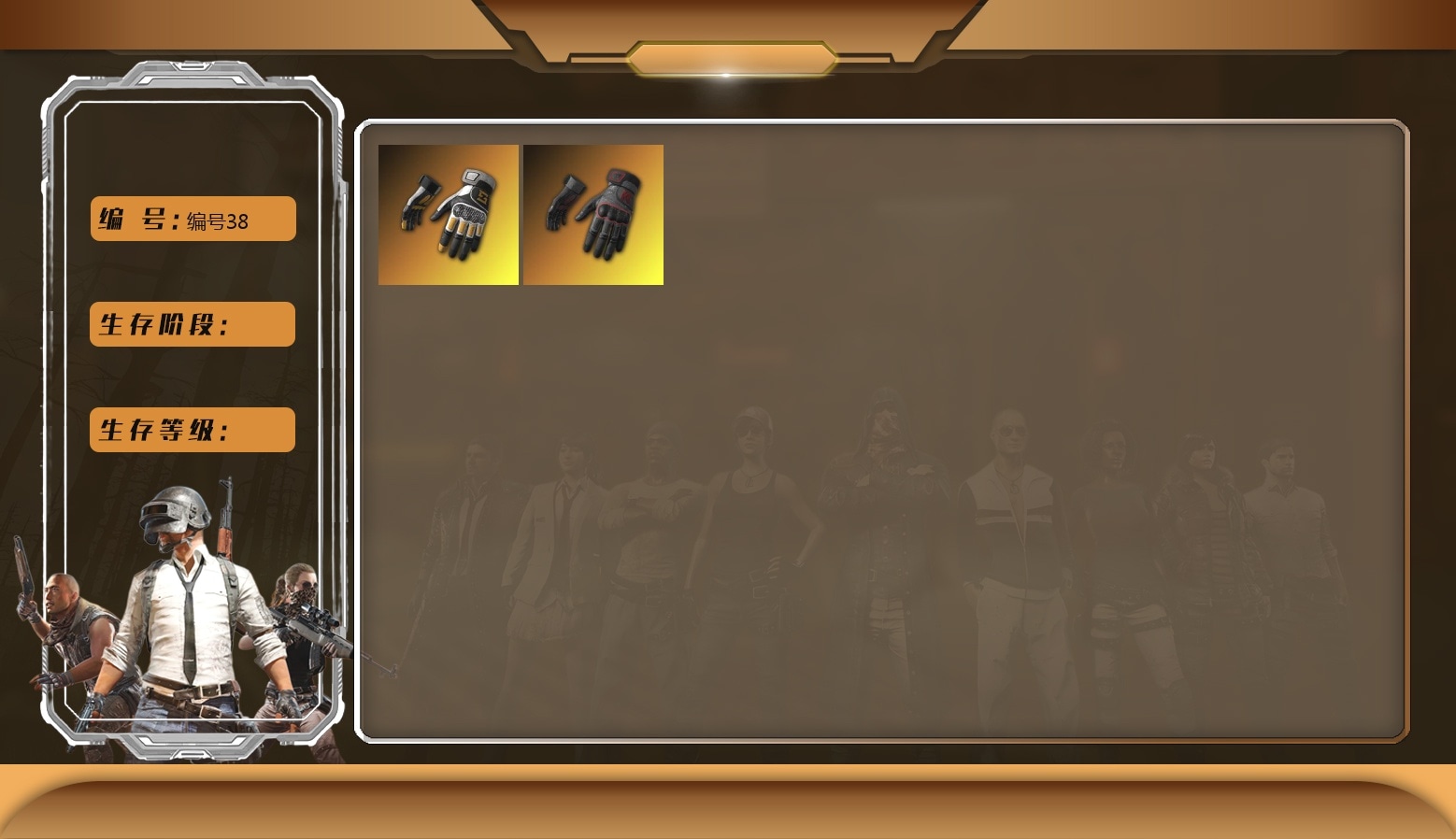Image resolution: width=1456 pixels, height=839 pixels.
Task: Open the 生存等级 selector
Action: (x=192, y=430)
